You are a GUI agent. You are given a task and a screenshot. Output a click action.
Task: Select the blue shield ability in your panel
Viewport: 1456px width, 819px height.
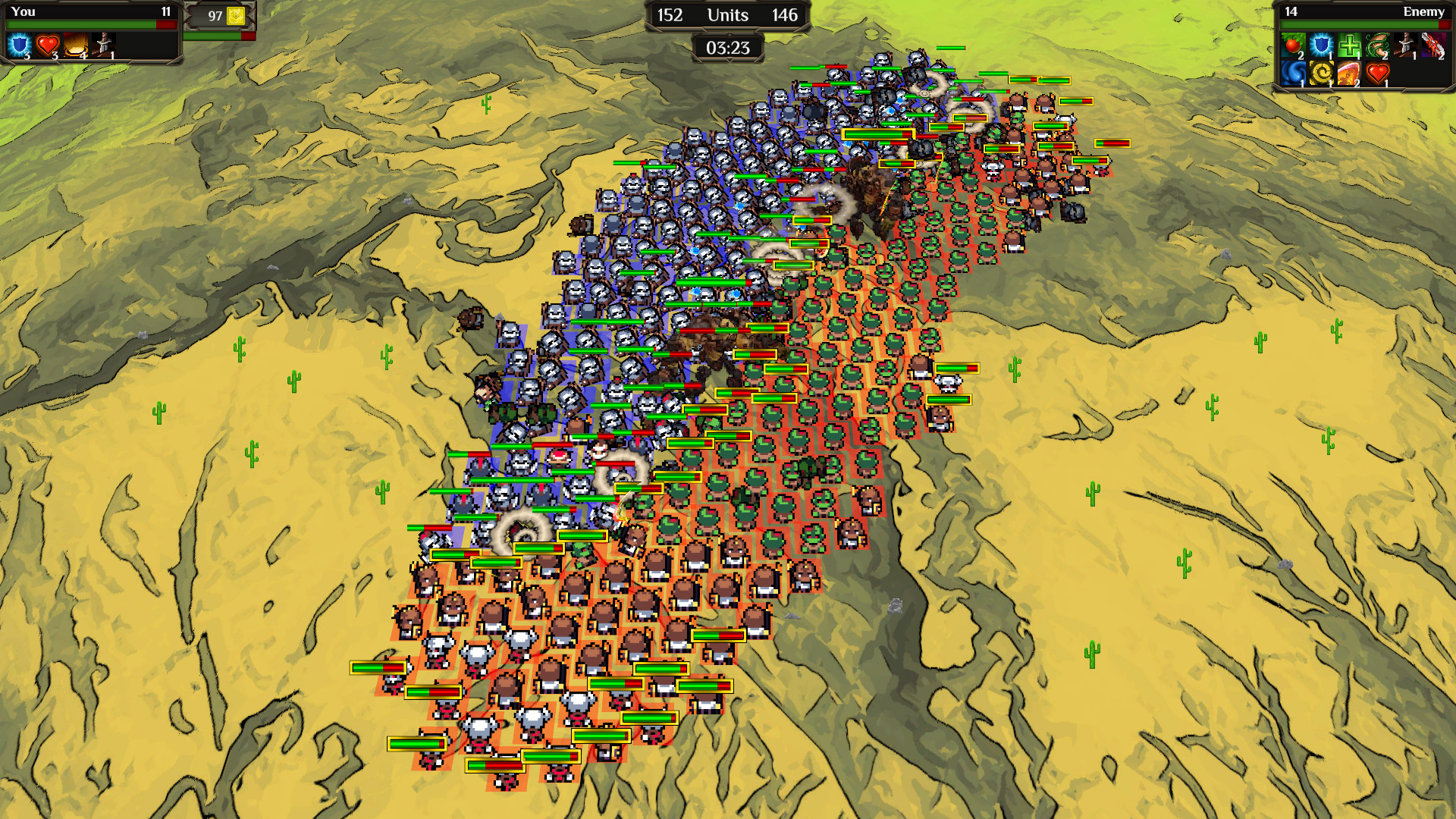coord(19,44)
